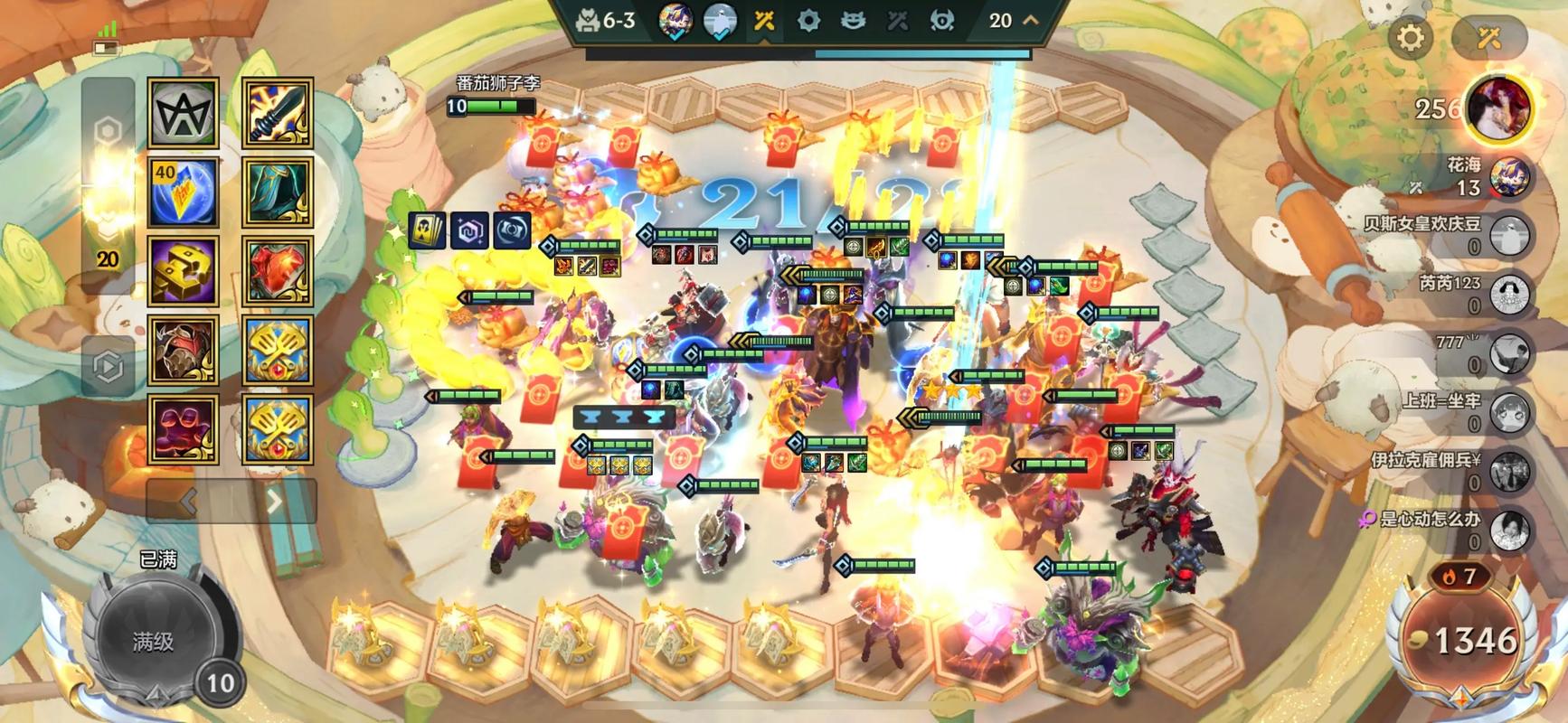1568x723 pixels.
Task: Select the crown emblem item slot
Action: coord(184,113)
